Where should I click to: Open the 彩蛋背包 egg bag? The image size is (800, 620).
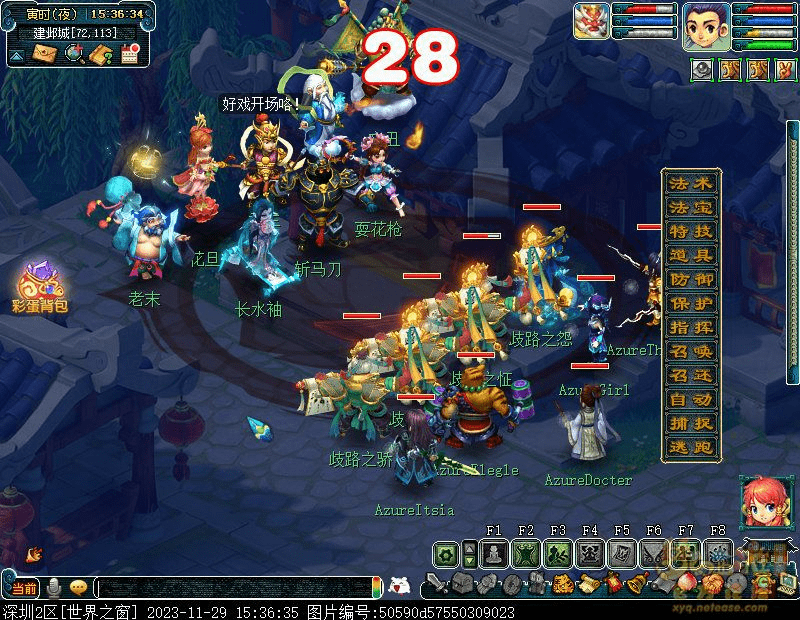click(40, 288)
